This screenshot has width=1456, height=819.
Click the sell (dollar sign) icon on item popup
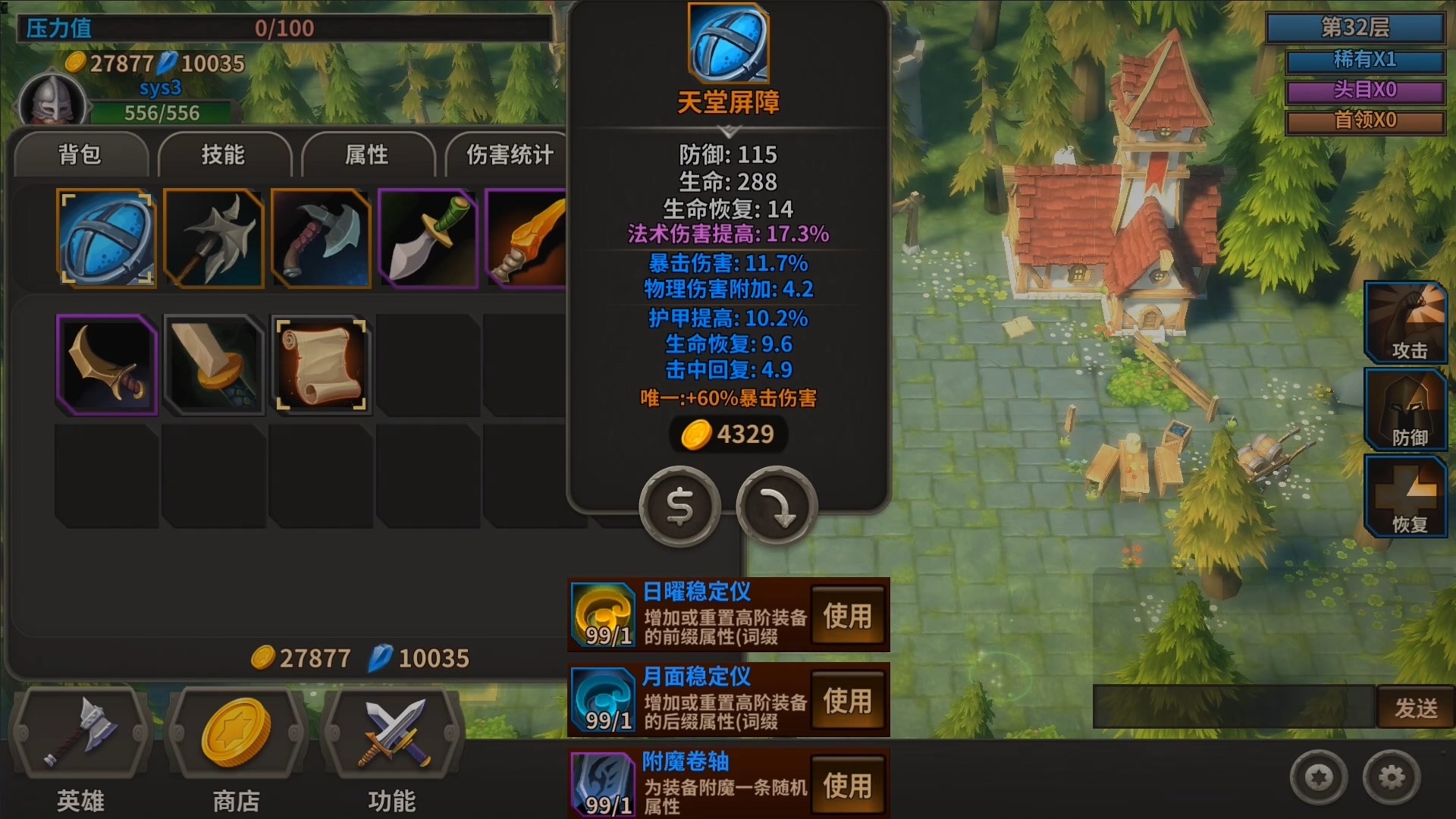679,506
